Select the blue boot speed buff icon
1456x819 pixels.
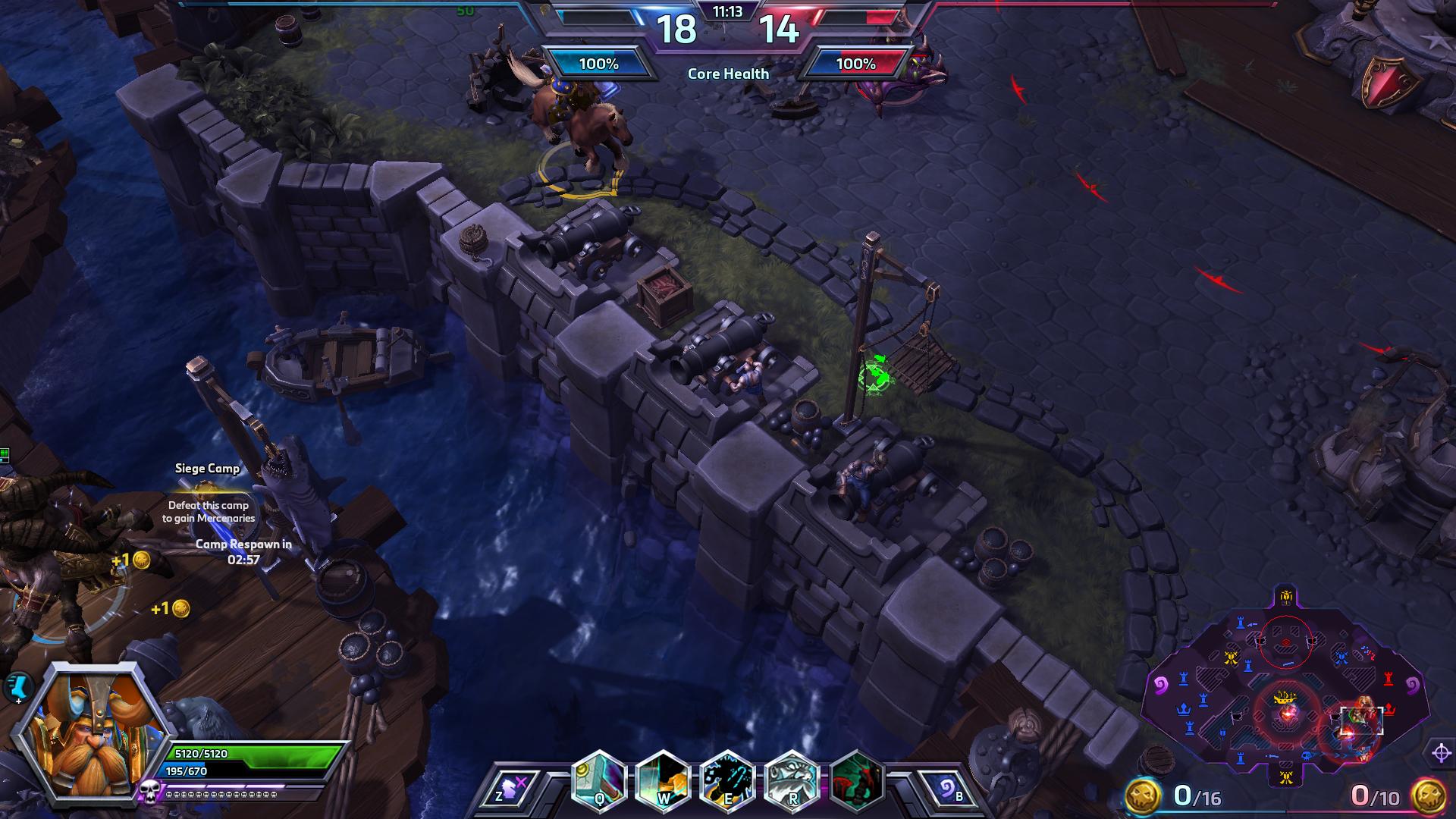18,686
